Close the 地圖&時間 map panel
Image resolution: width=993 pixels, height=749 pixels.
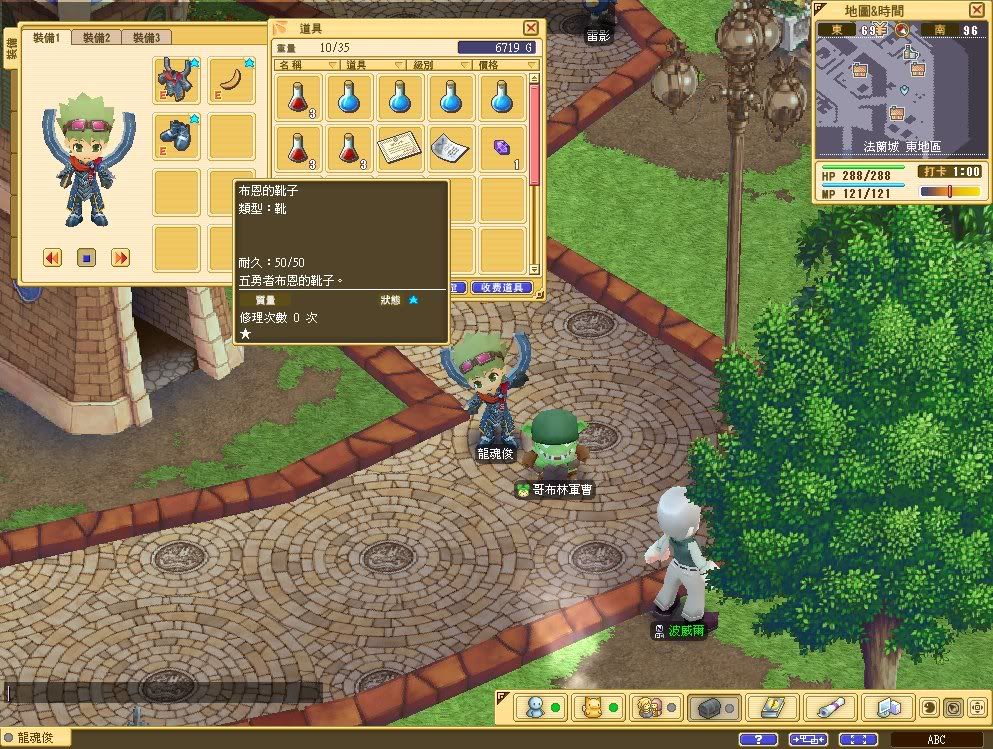pyautogui.click(x=975, y=10)
